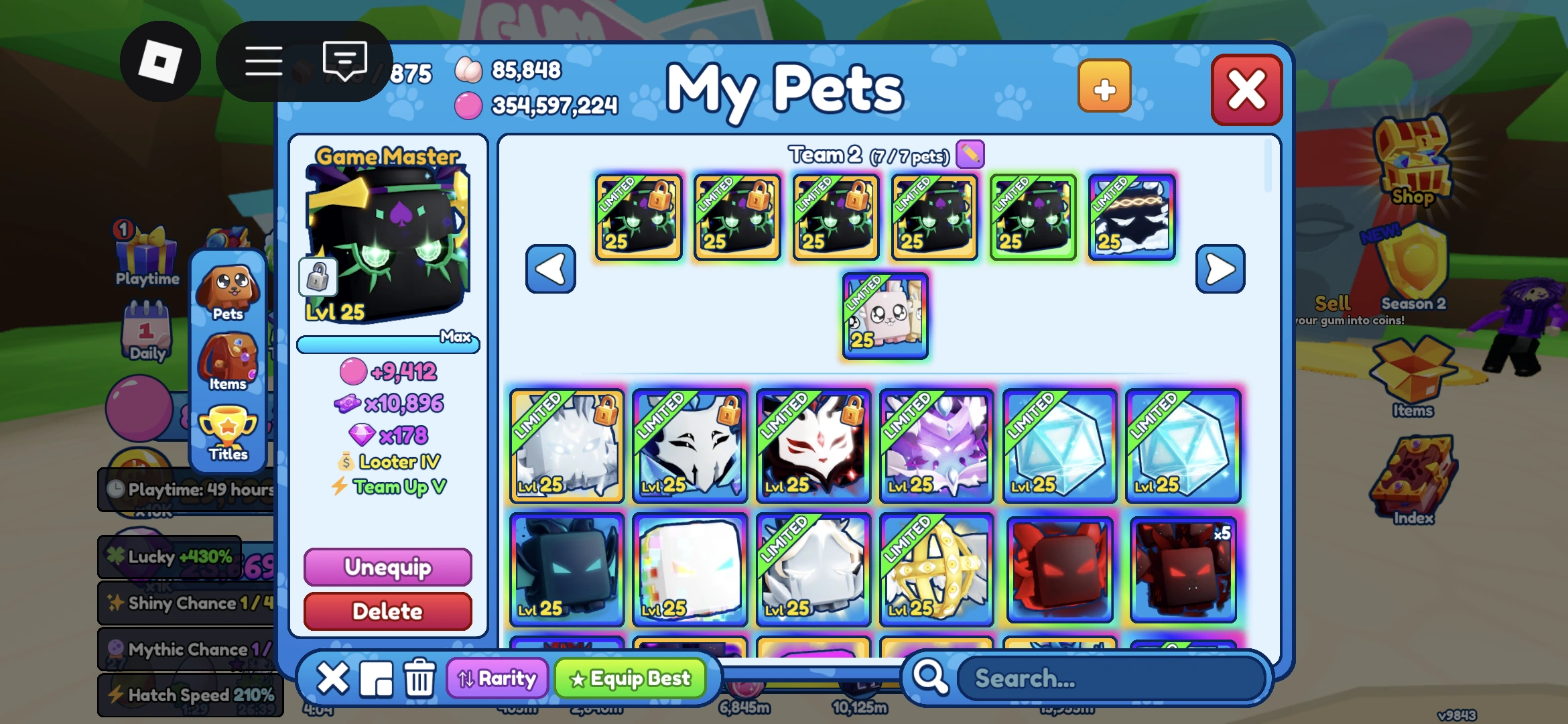Open the Roblox hamburger menu
Screen dimensions: 1568x724
tap(263, 60)
